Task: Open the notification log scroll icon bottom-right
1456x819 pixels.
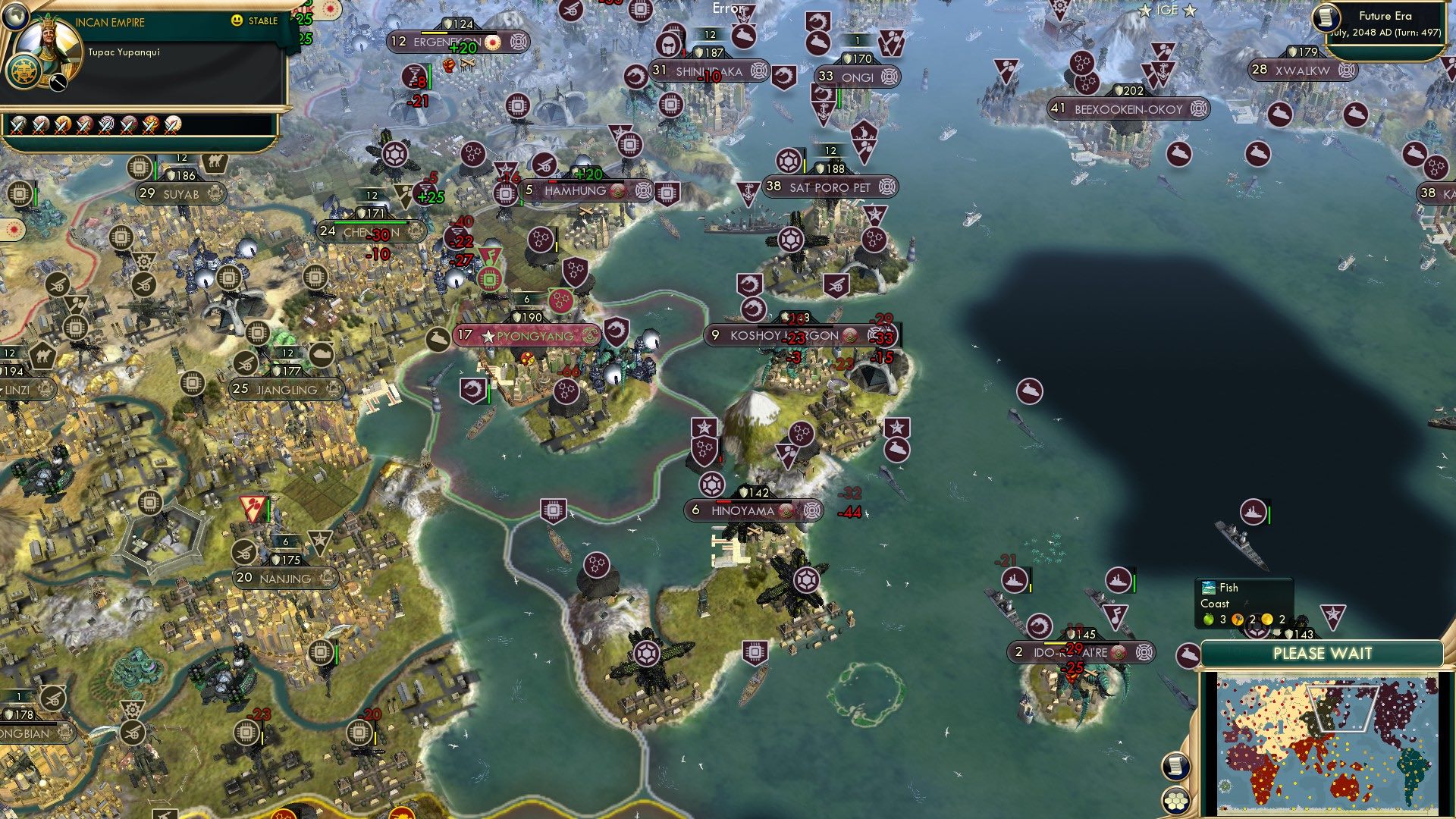Action: pyautogui.click(x=1176, y=767)
